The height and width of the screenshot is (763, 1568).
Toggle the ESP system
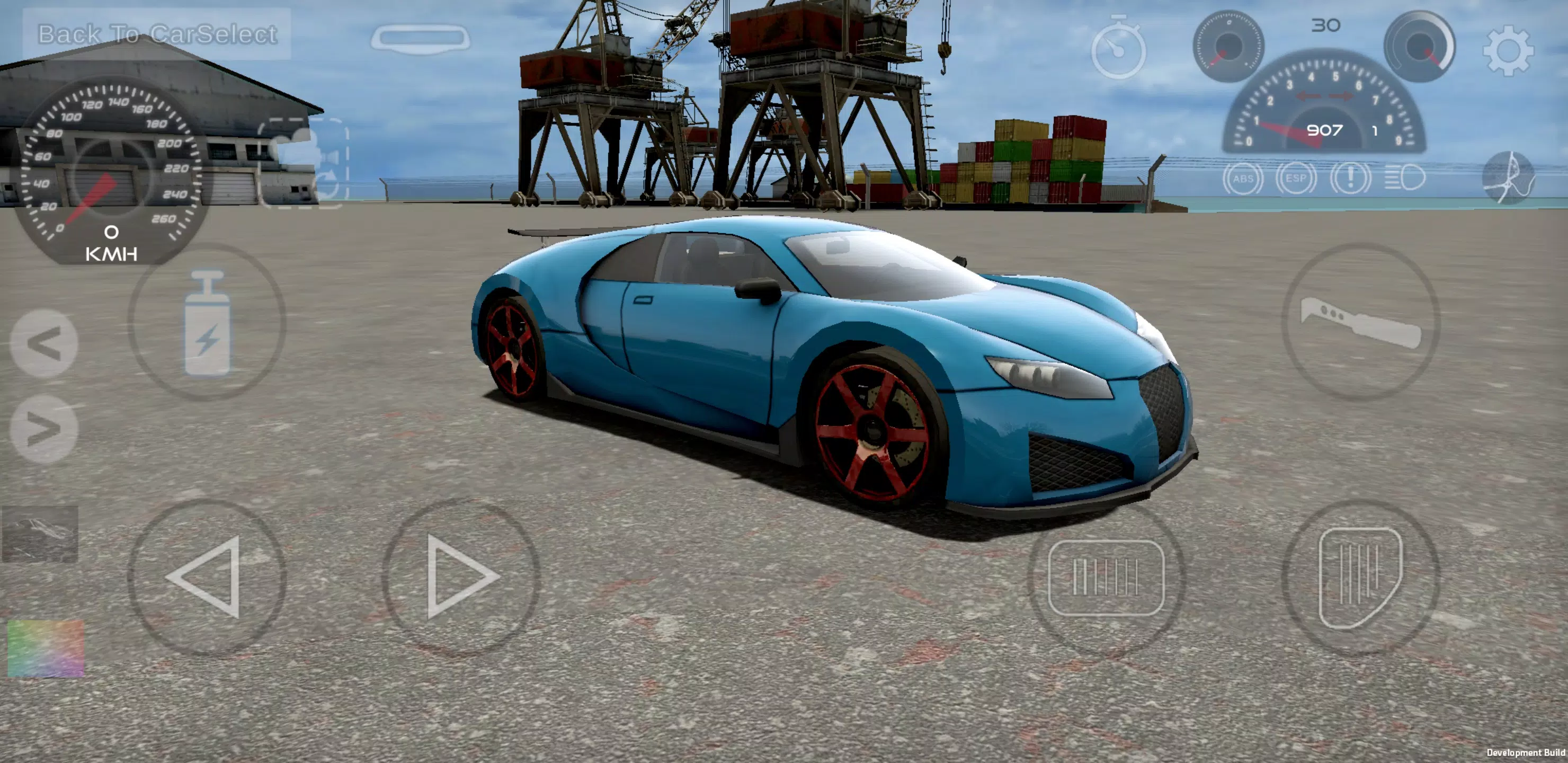[x=1297, y=176]
